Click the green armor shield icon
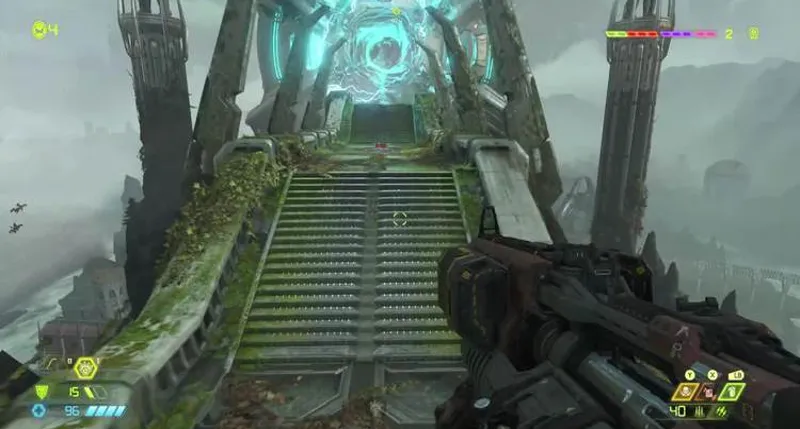800x429 pixels. click(x=41, y=392)
